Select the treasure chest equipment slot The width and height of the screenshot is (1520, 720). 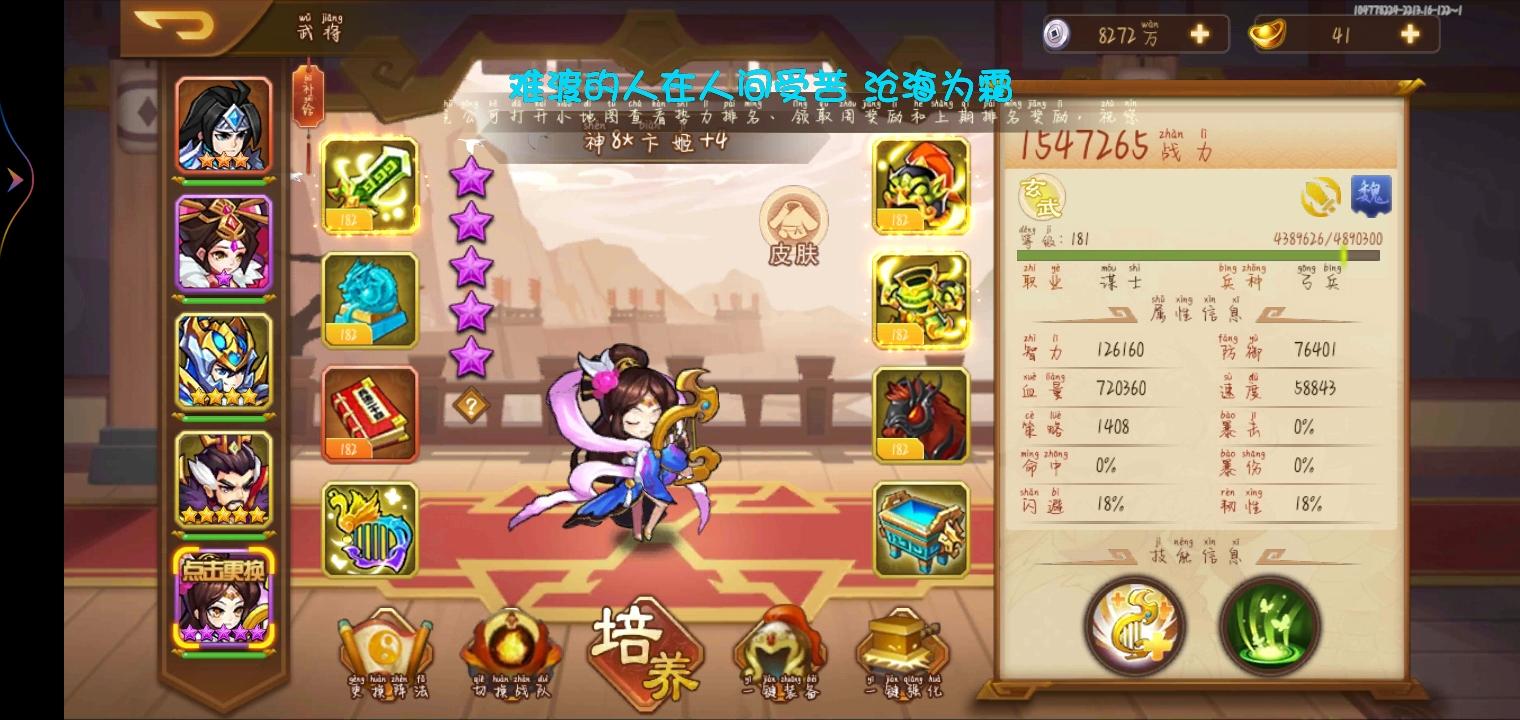pyautogui.click(x=920, y=528)
